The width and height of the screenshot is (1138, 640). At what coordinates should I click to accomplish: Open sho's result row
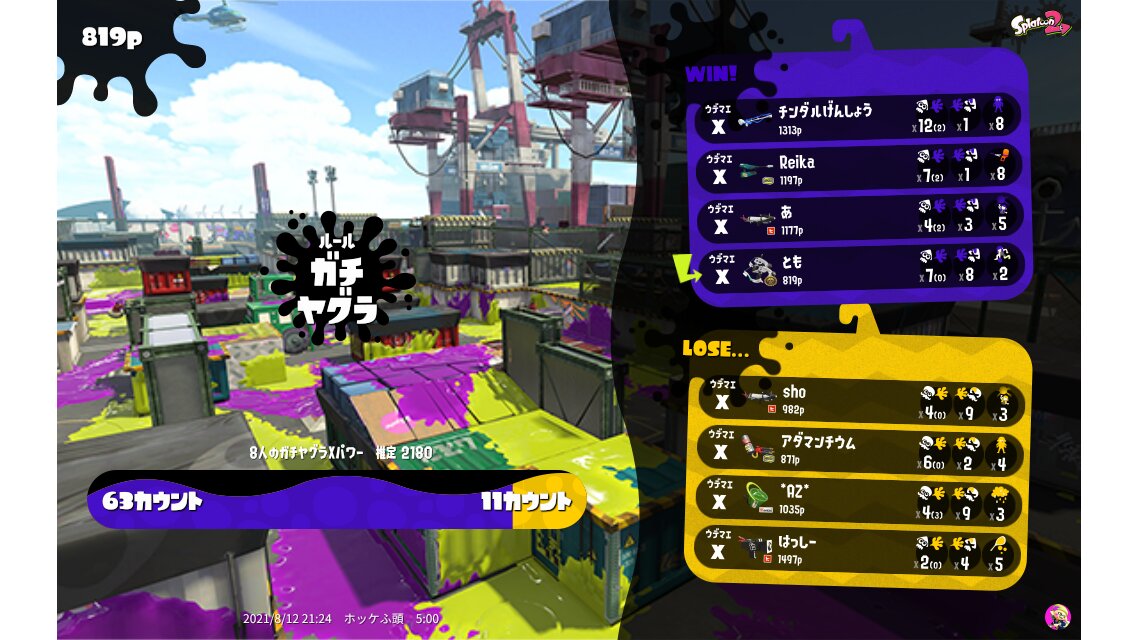pyautogui.click(x=858, y=400)
